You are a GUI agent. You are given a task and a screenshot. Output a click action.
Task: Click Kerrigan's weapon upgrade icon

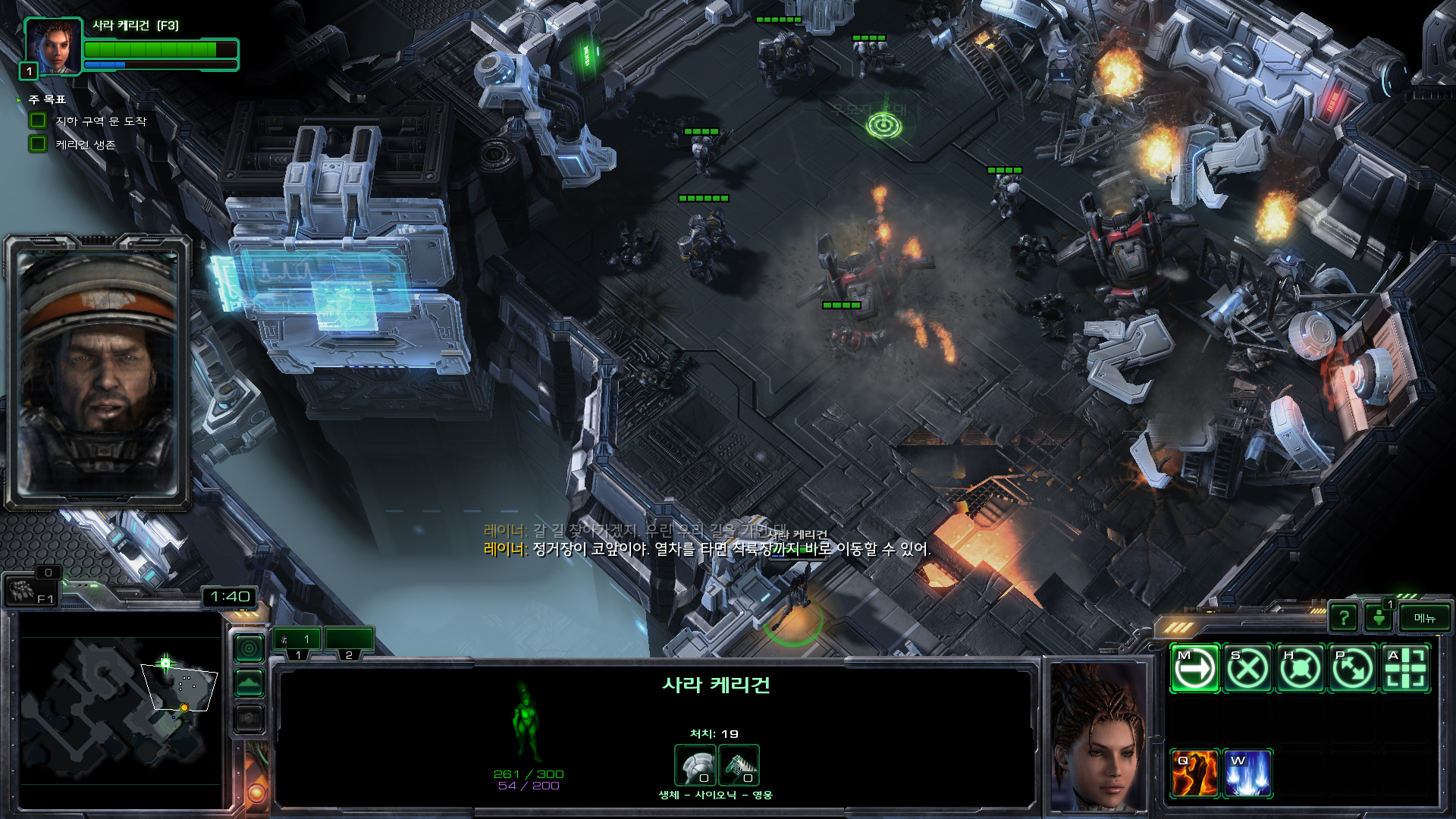tap(739, 764)
